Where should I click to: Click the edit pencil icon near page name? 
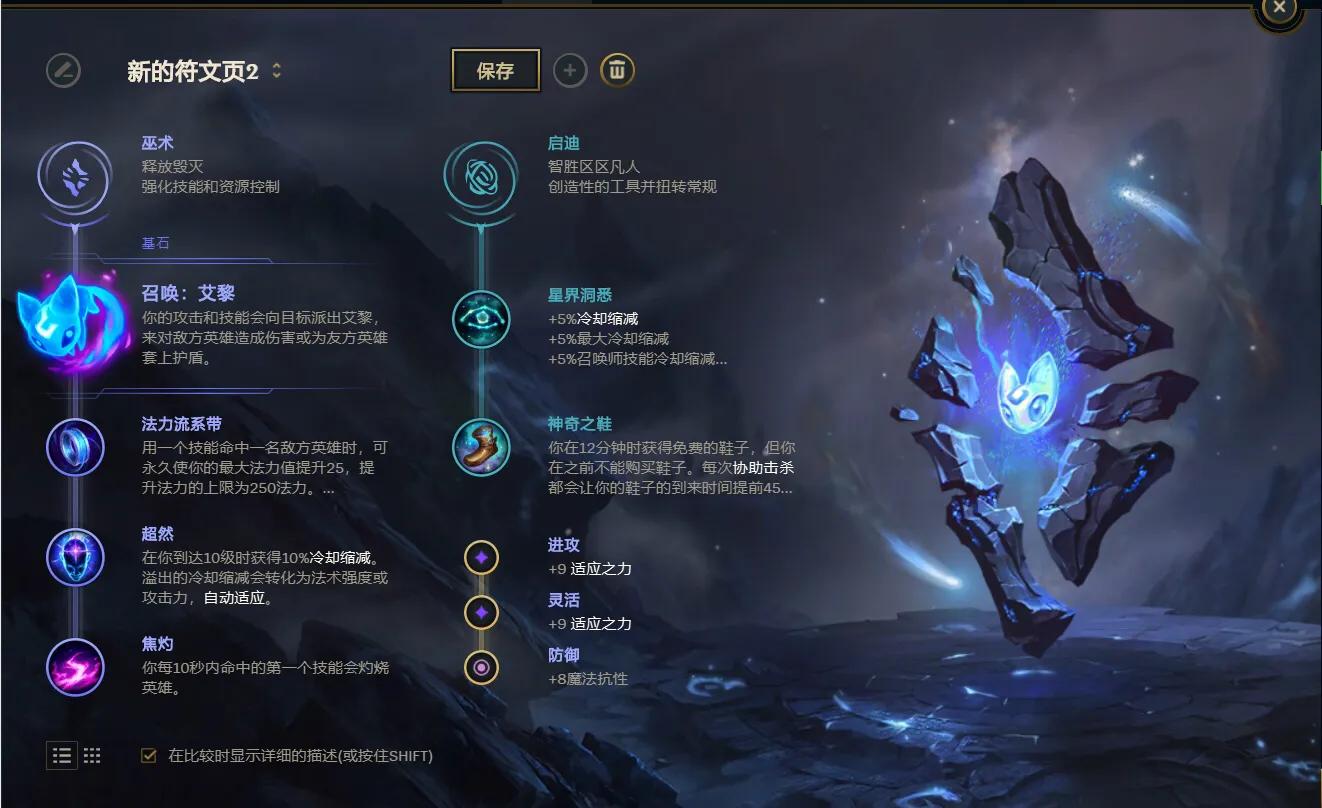pos(62,71)
